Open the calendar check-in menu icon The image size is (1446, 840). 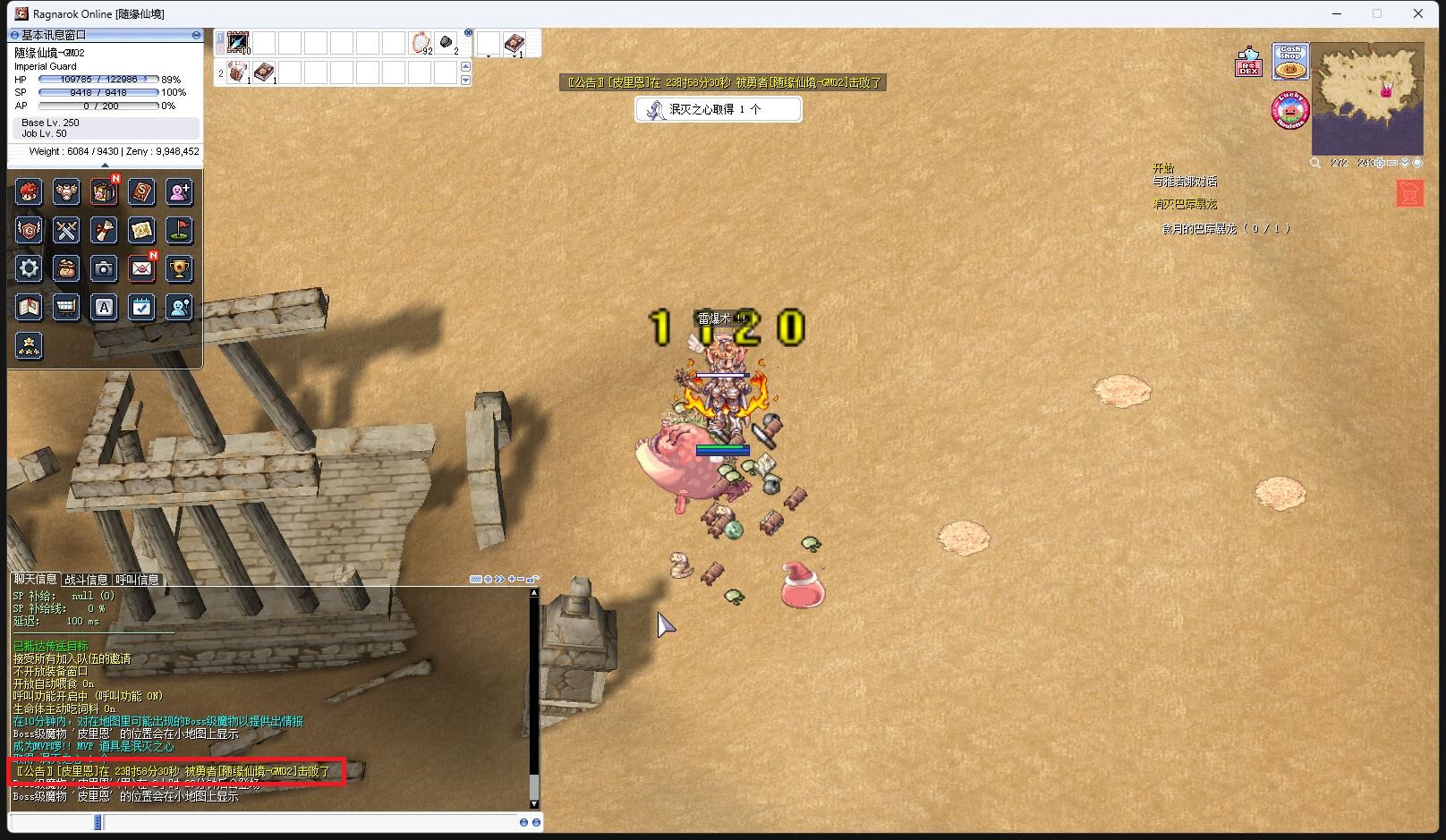[x=141, y=307]
